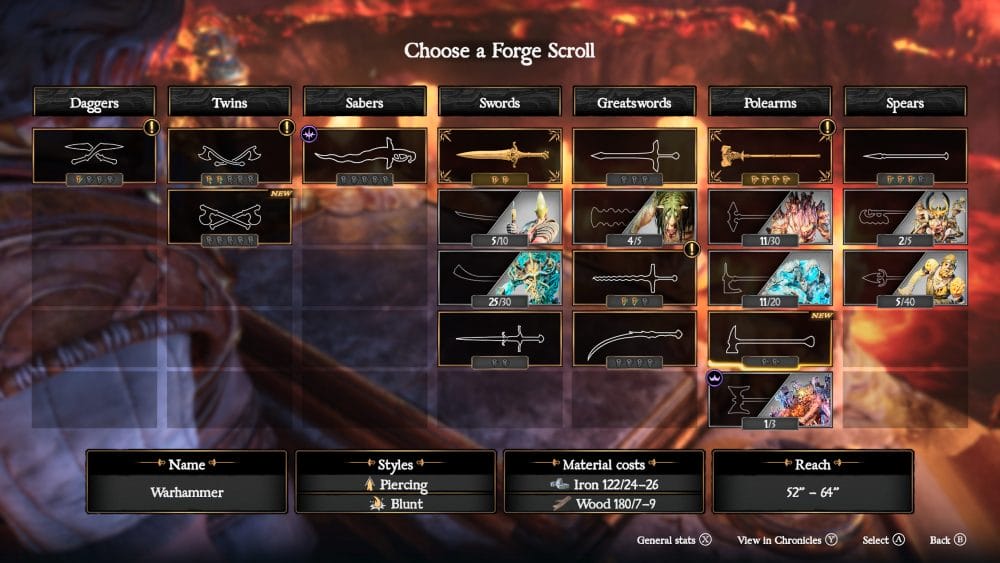Select the locked polearm scroll showing 1/3
This screenshot has height=563, width=1000.
770,399
